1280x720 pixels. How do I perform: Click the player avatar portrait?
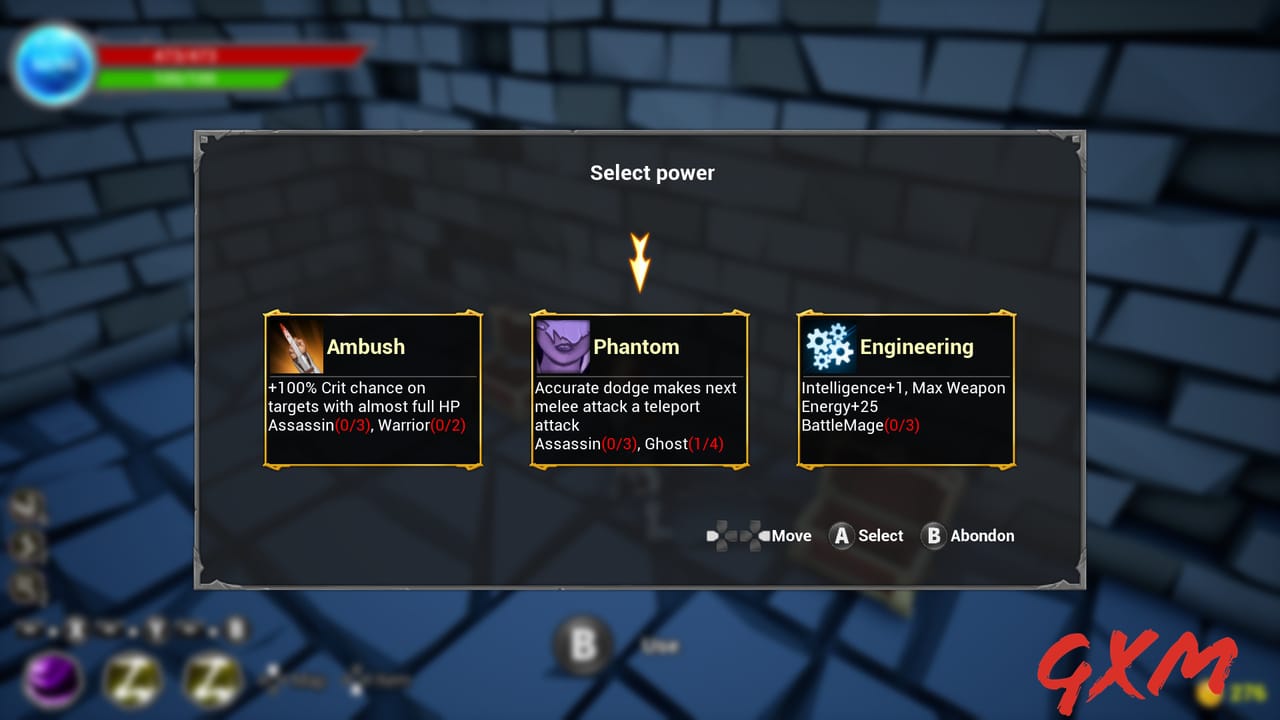(54, 64)
